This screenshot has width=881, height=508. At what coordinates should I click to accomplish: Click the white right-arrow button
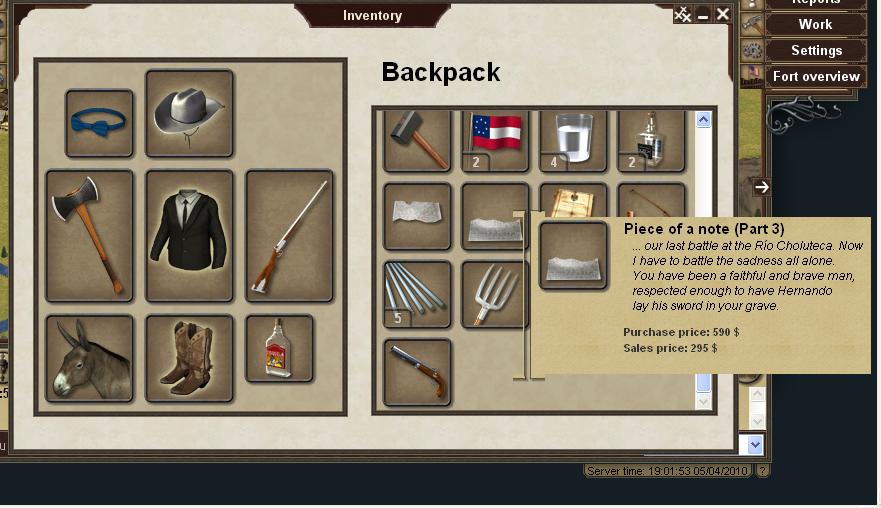[x=762, y=187]
